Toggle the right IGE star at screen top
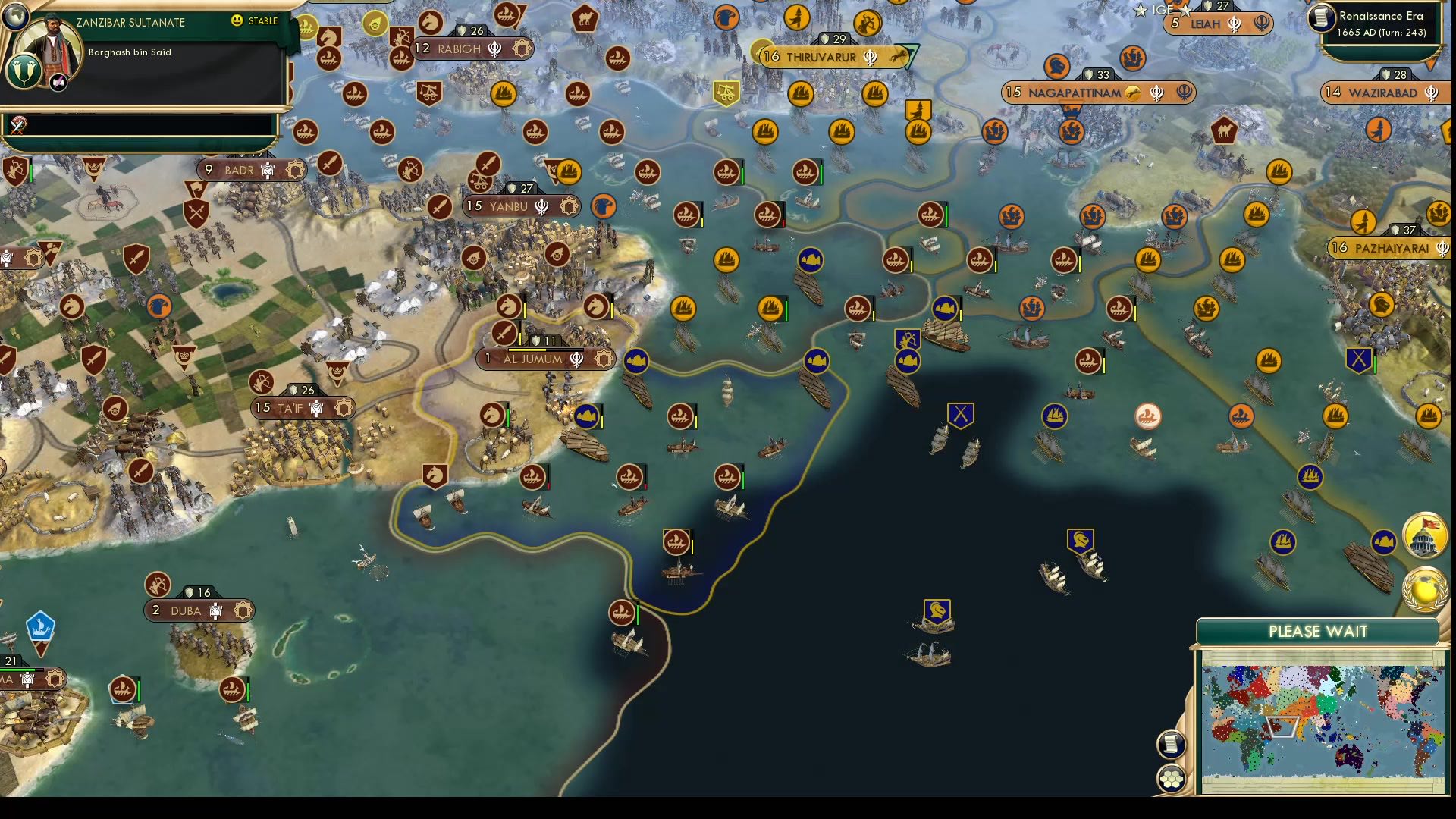 click(1184, 10)
